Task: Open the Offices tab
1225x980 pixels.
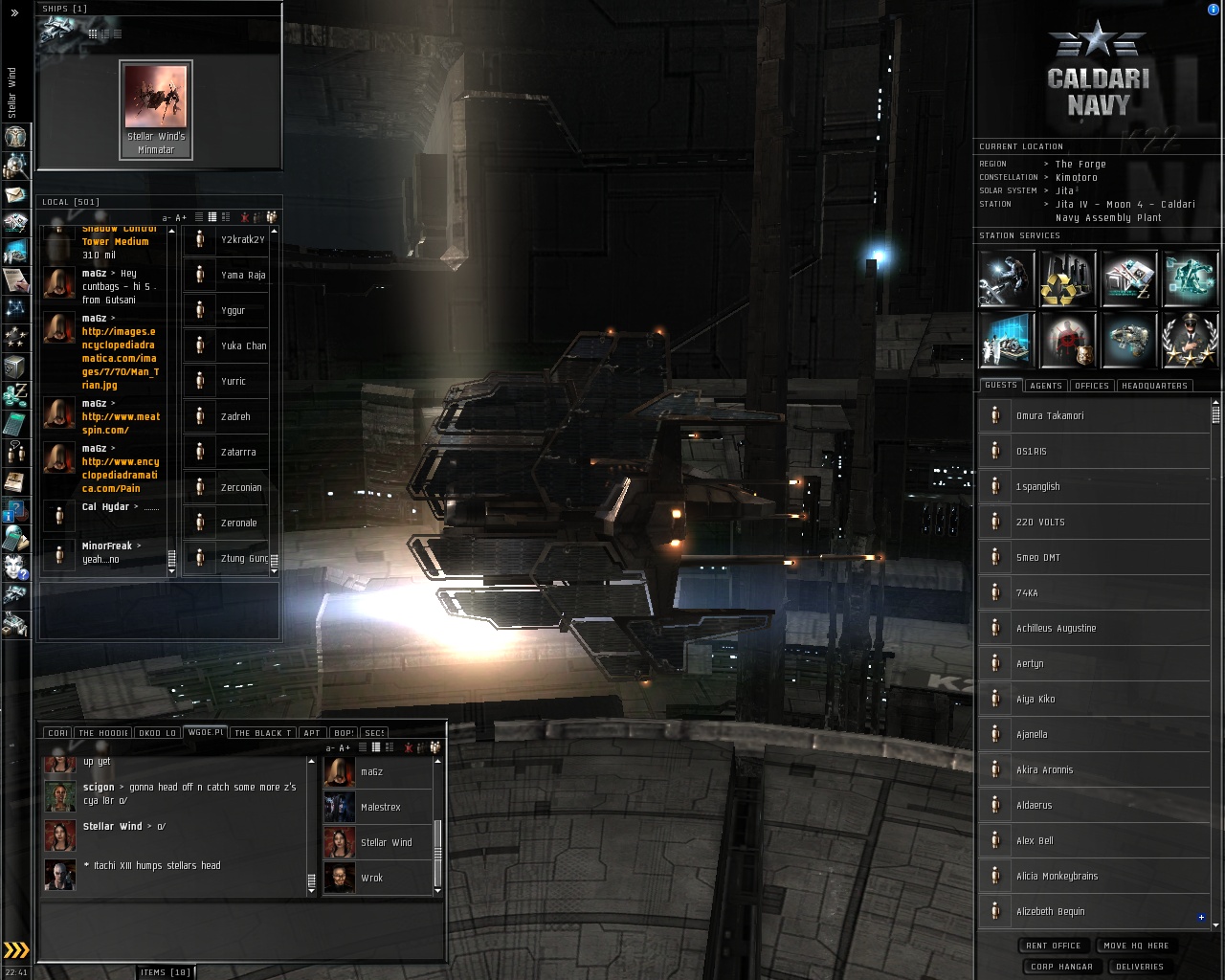Action: tap(1091, 386)
